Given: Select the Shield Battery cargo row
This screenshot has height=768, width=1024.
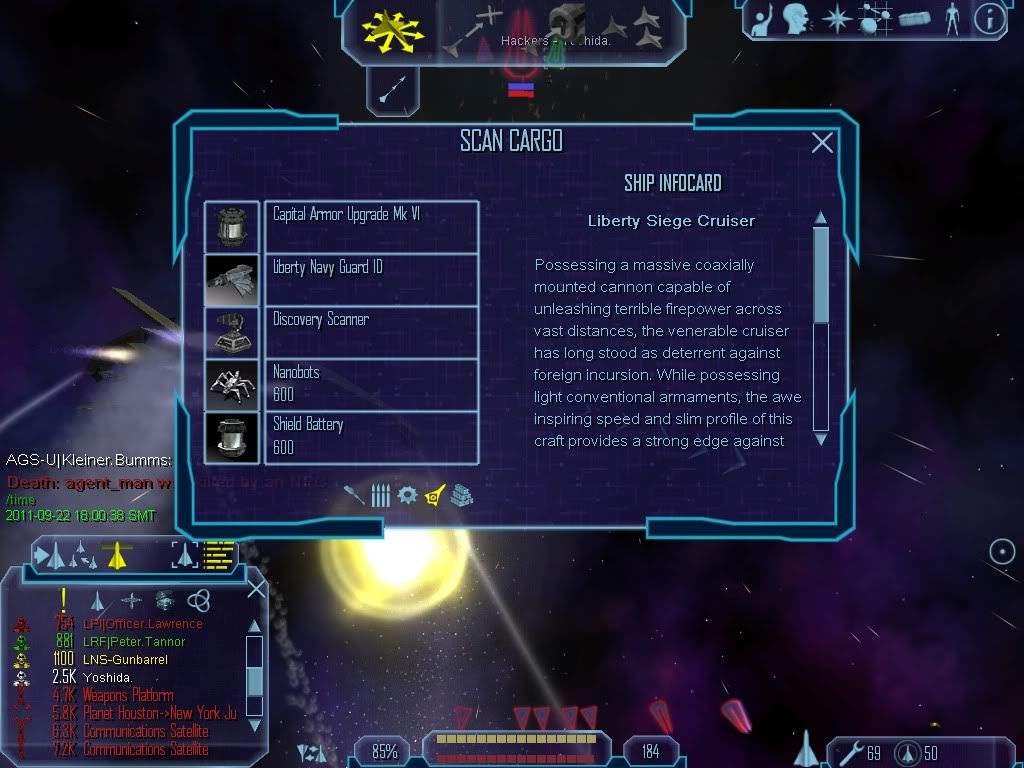Looking at the screenshot, I should pos(371,437).
